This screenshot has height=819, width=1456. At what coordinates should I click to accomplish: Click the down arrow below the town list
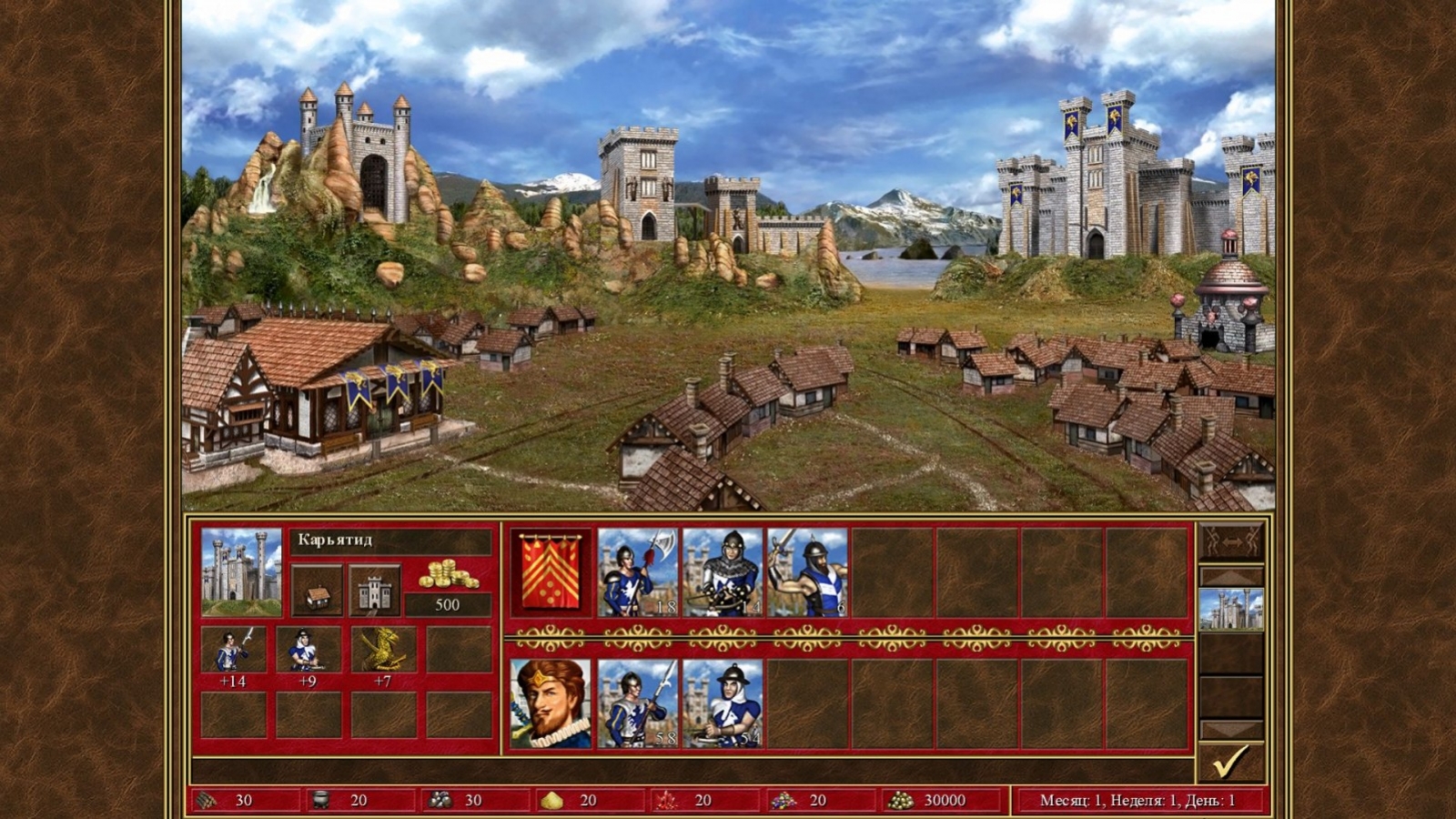(x=1232, y=727)
